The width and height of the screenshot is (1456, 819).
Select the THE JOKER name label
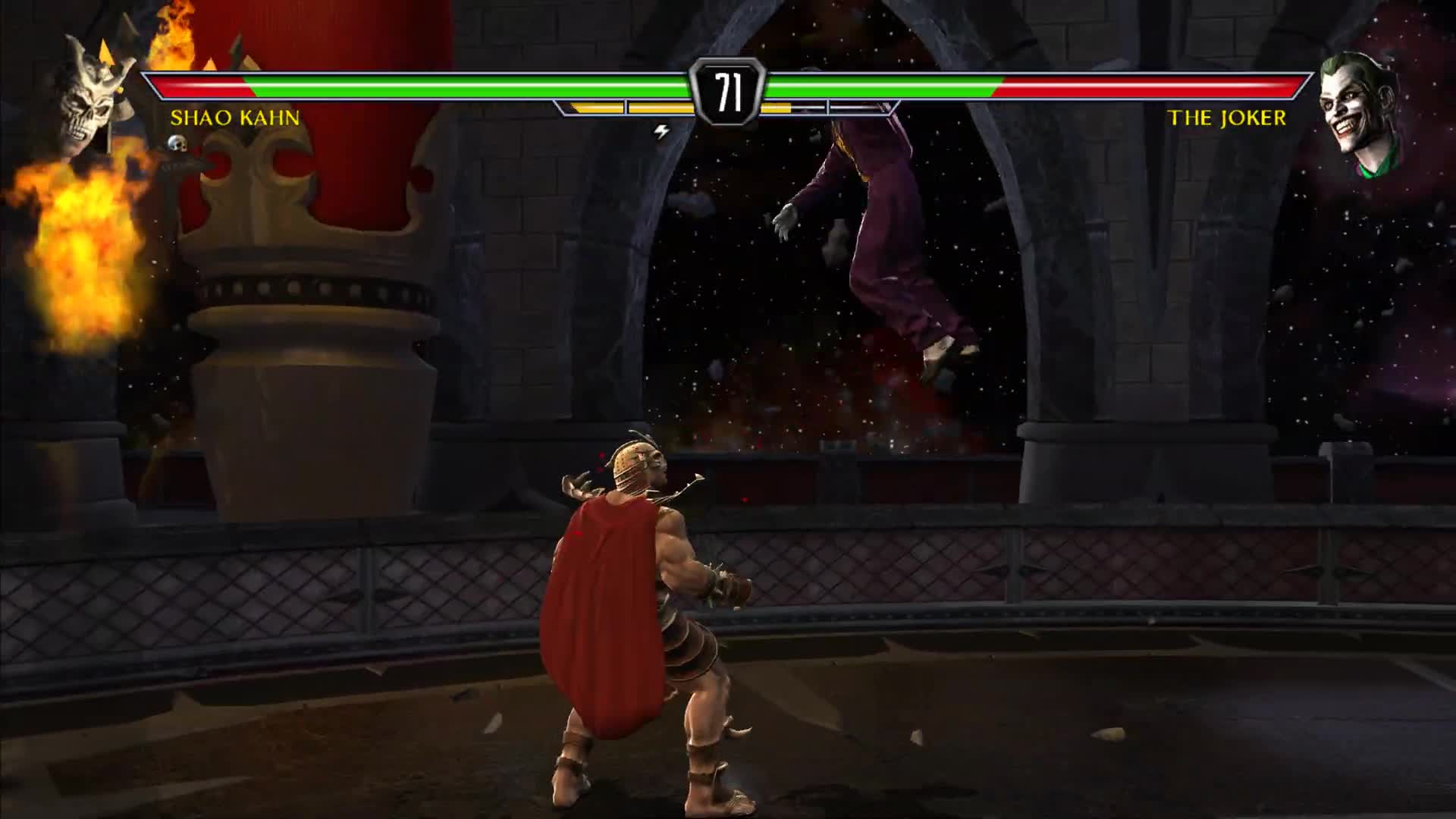(x=1225, y=117)
